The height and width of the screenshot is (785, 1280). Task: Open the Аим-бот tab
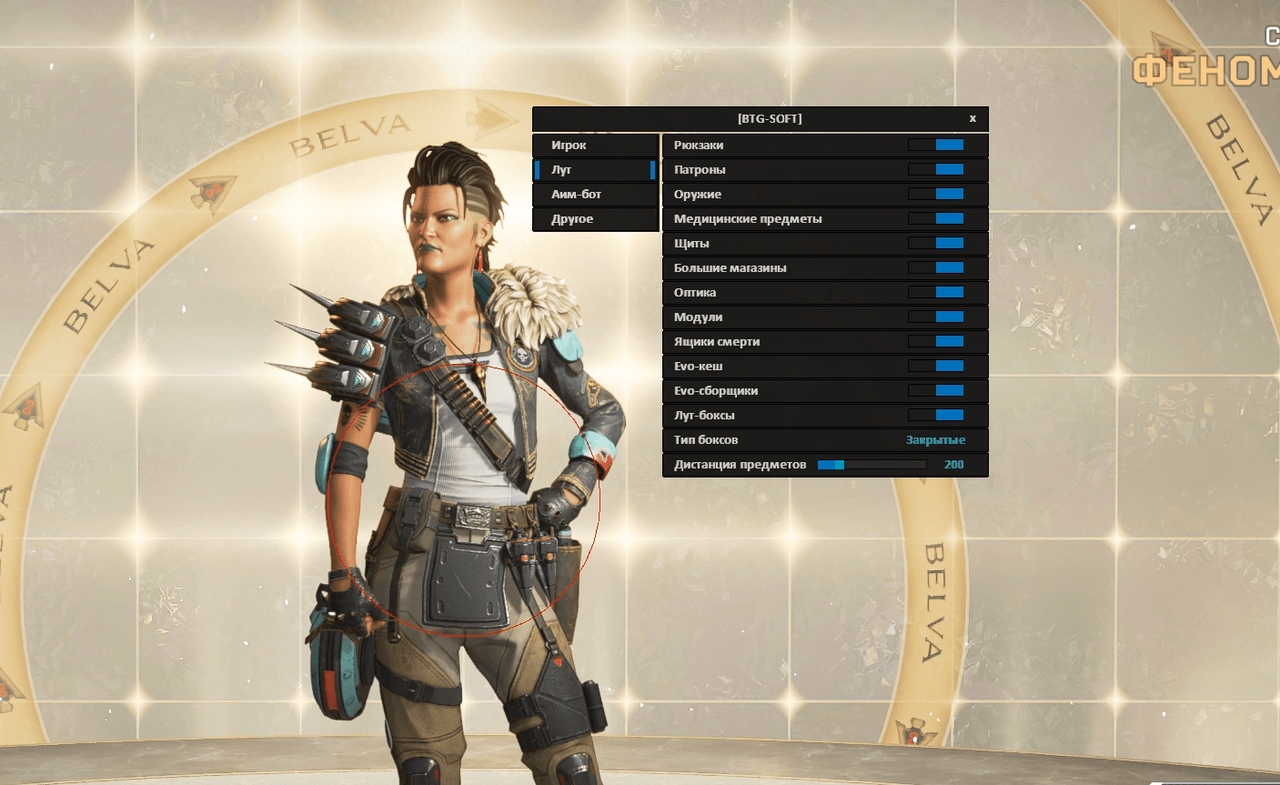pyautogui.click(x=595, y=194)
